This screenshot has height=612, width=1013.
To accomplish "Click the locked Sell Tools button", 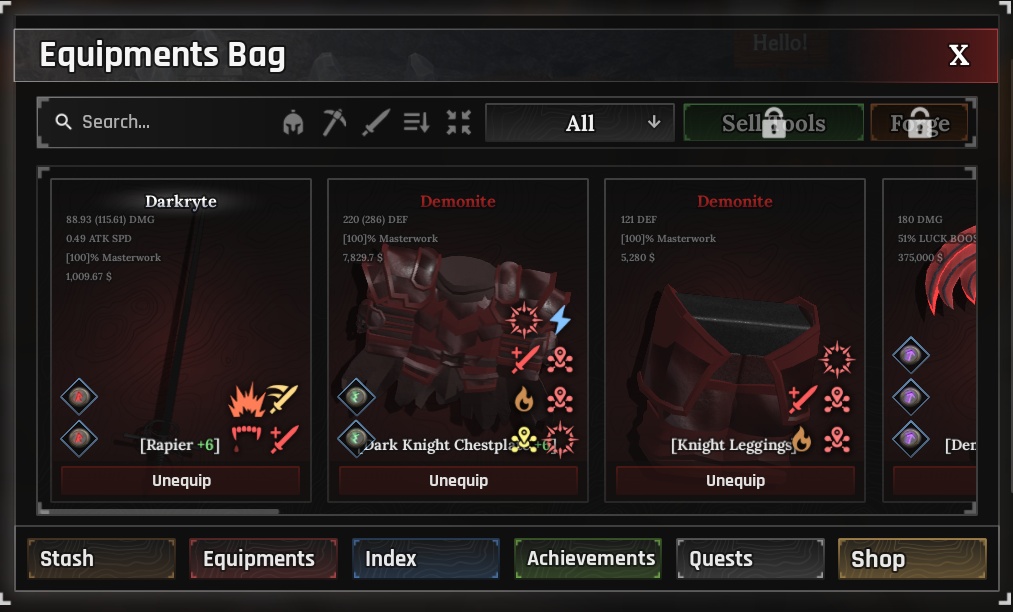I will (773, 123).
